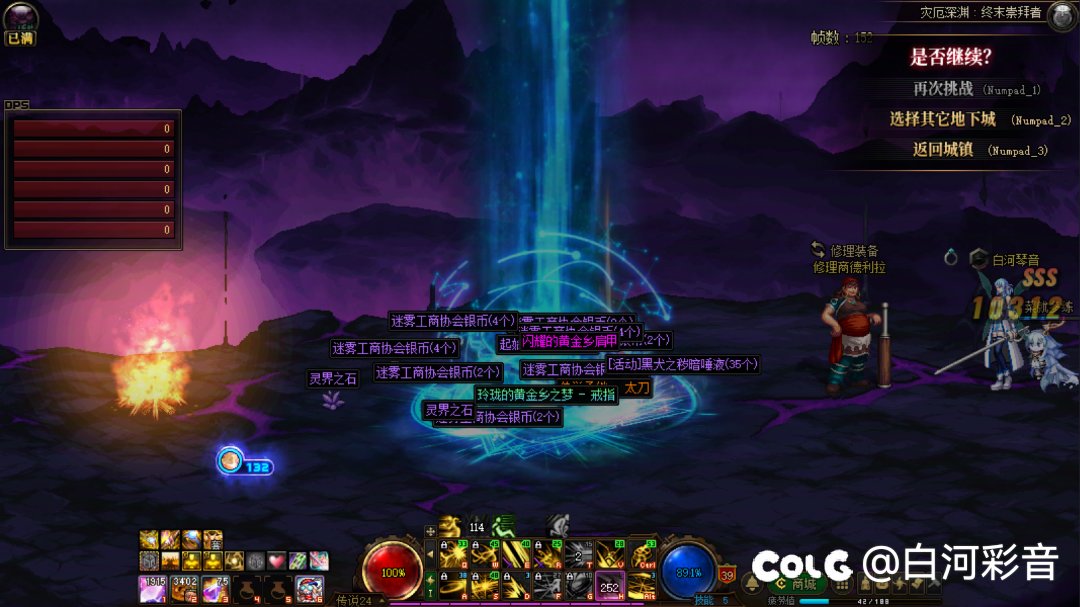1080x607 pixels.
Task: Click the green running figure buff icon
Action: (502, 523)
